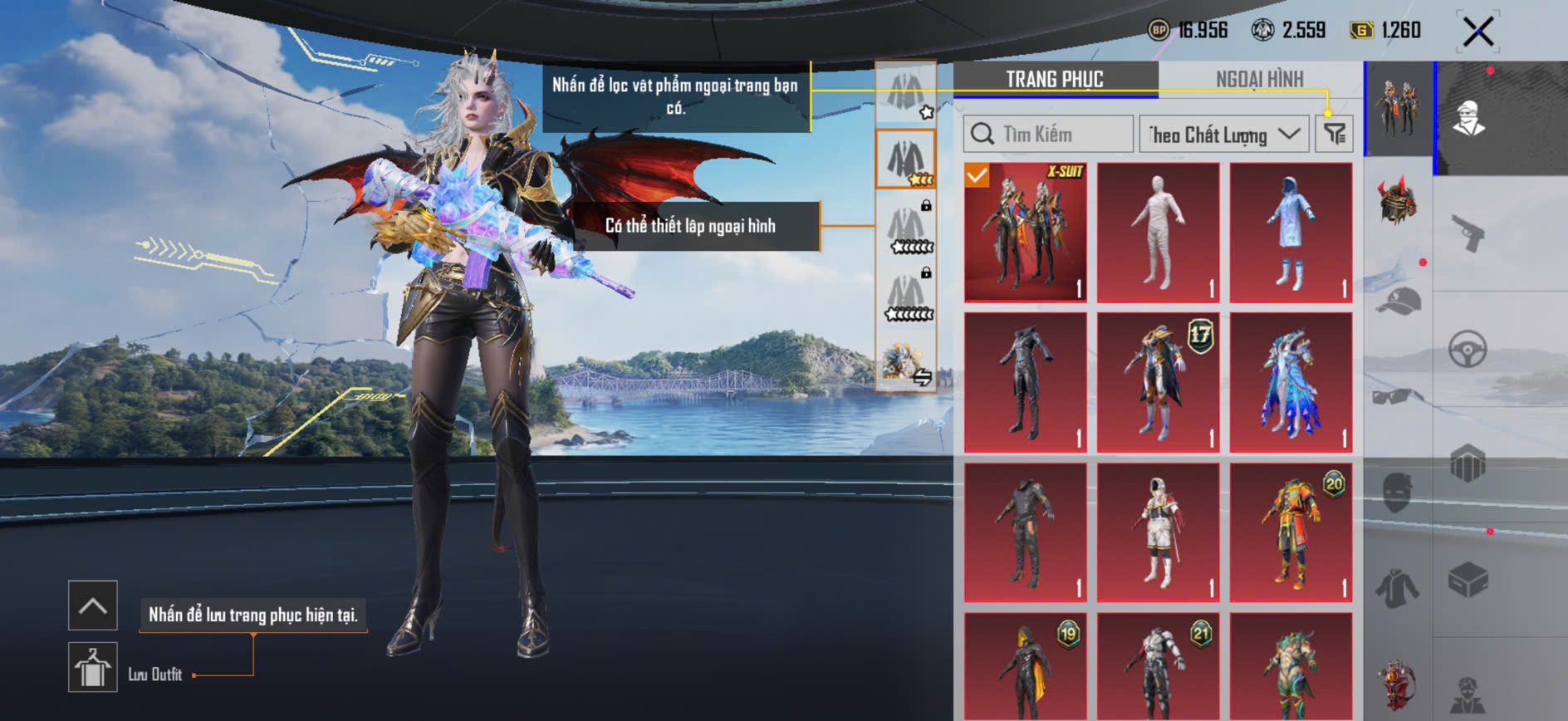Open the character swap portrait icon
Screen dimensions: 1568x721
(x=906, y=365)
